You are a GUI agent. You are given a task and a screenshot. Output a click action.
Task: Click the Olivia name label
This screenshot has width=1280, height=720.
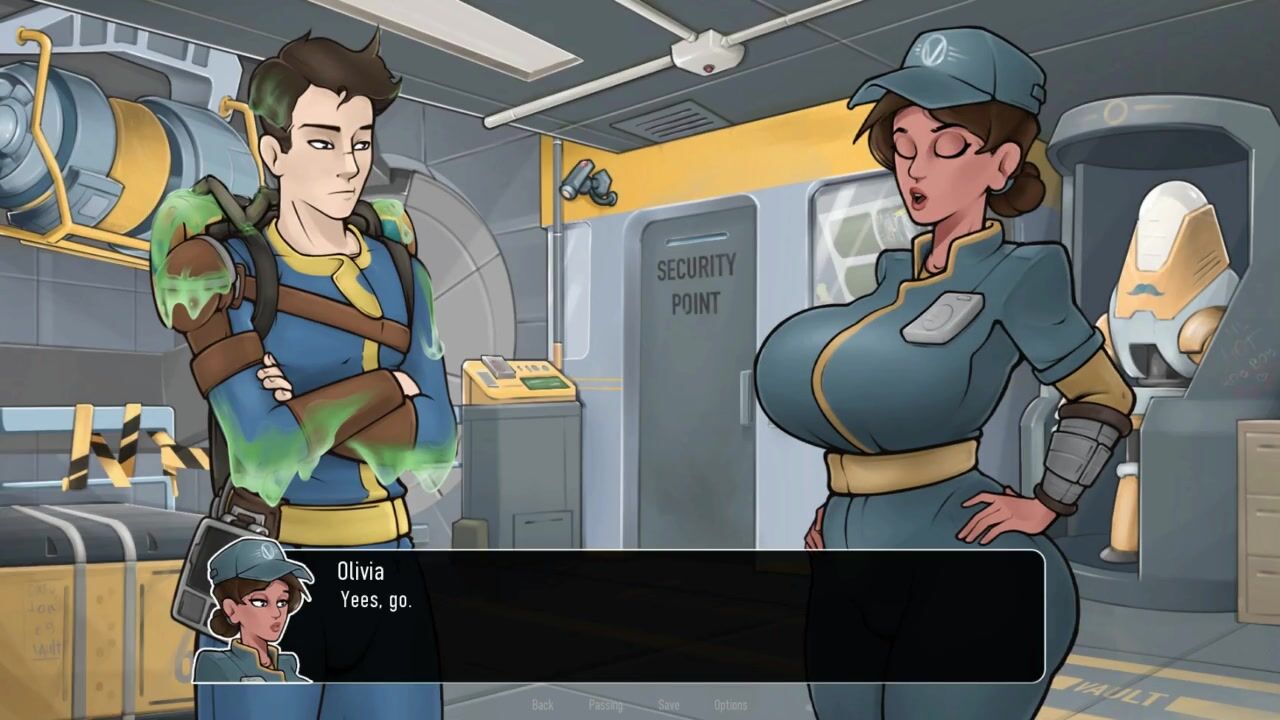pos(362,572)
